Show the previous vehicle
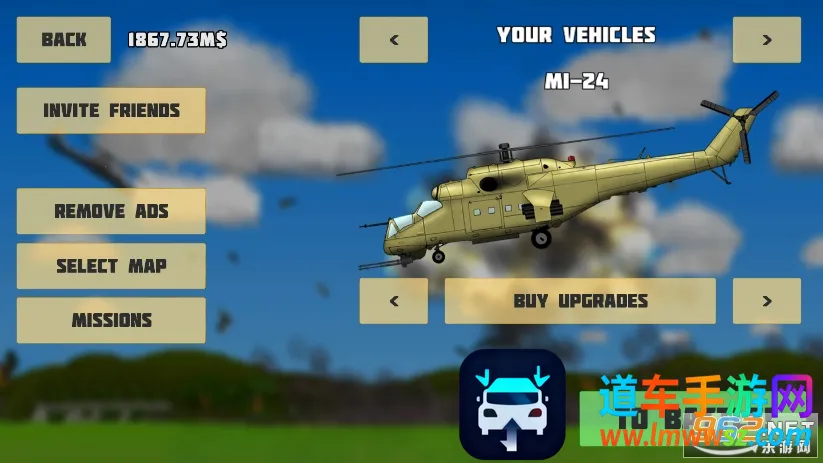823x463 pixels. (x=394, y=40)
